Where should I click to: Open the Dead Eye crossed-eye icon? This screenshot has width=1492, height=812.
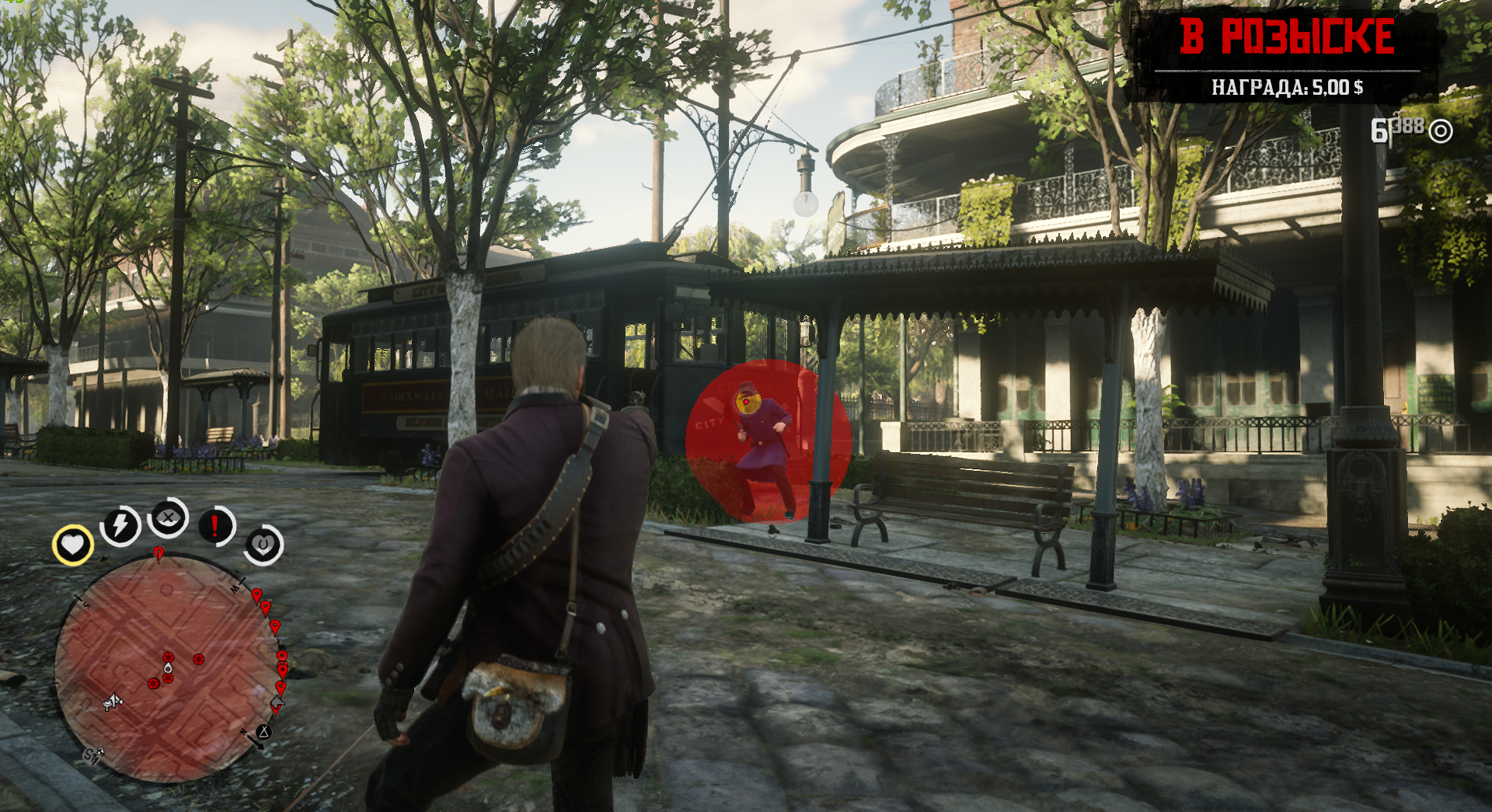[169, 518]
